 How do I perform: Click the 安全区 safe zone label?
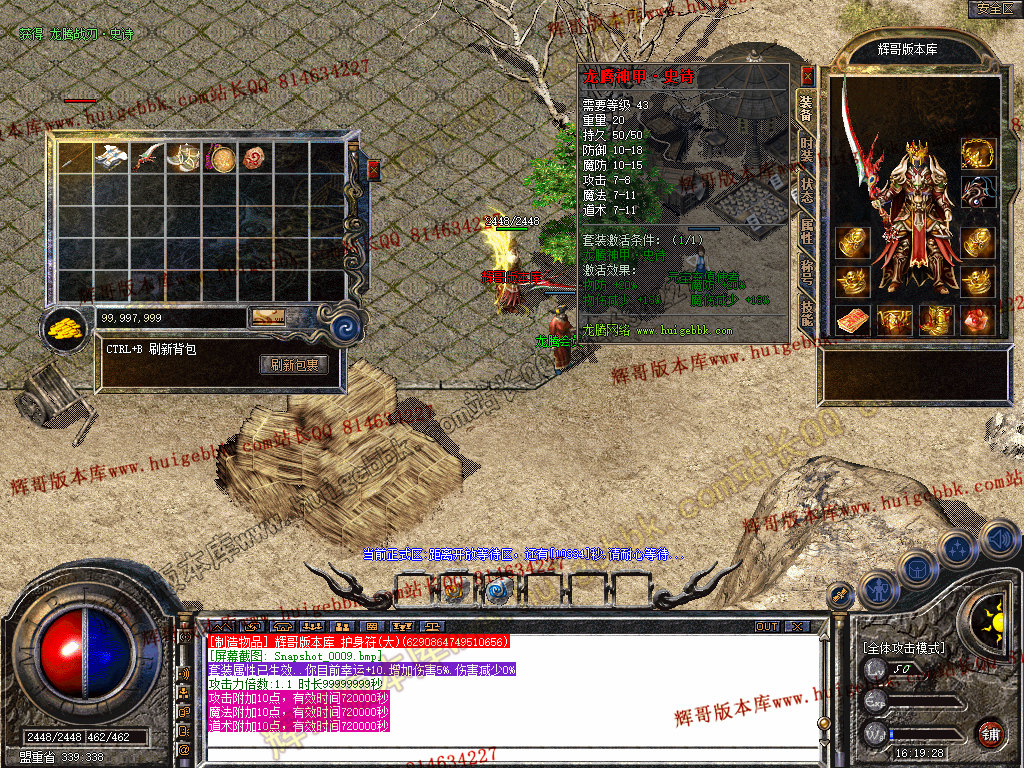[995, 9]
